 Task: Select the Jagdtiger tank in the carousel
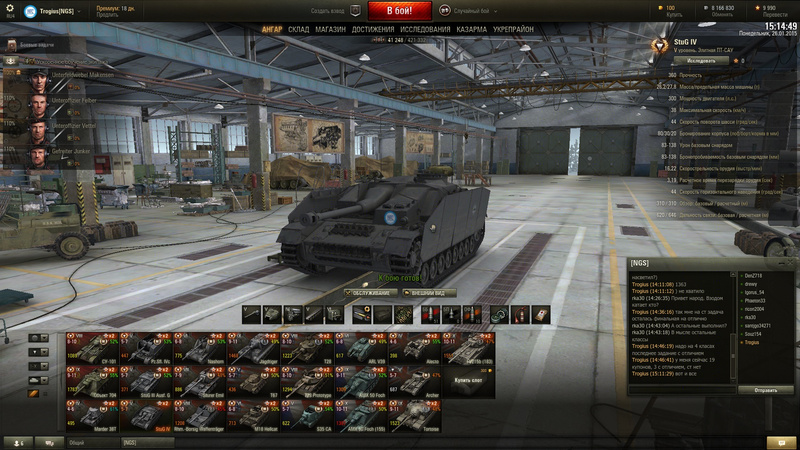[252, 348]
